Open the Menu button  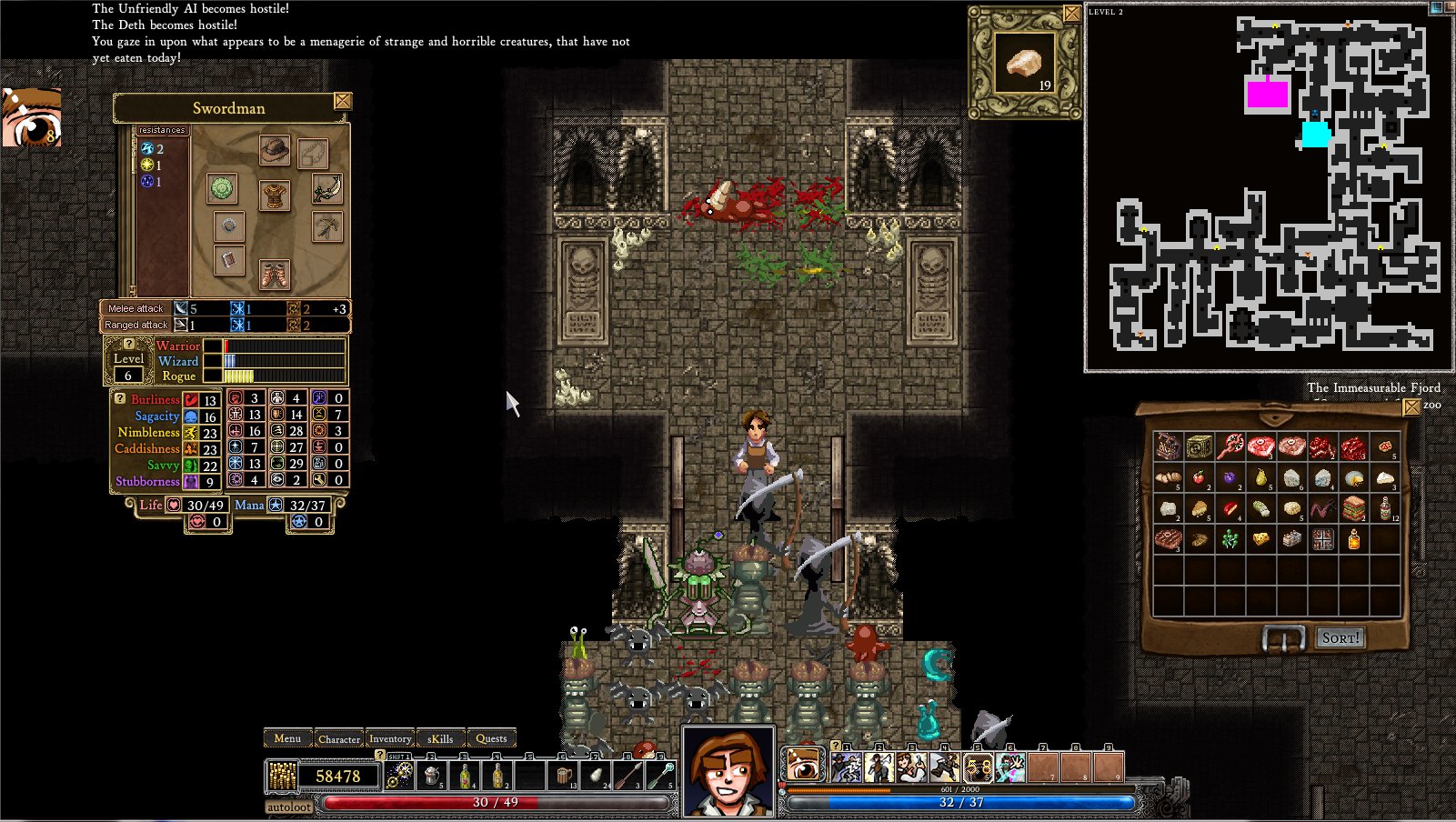287,738
